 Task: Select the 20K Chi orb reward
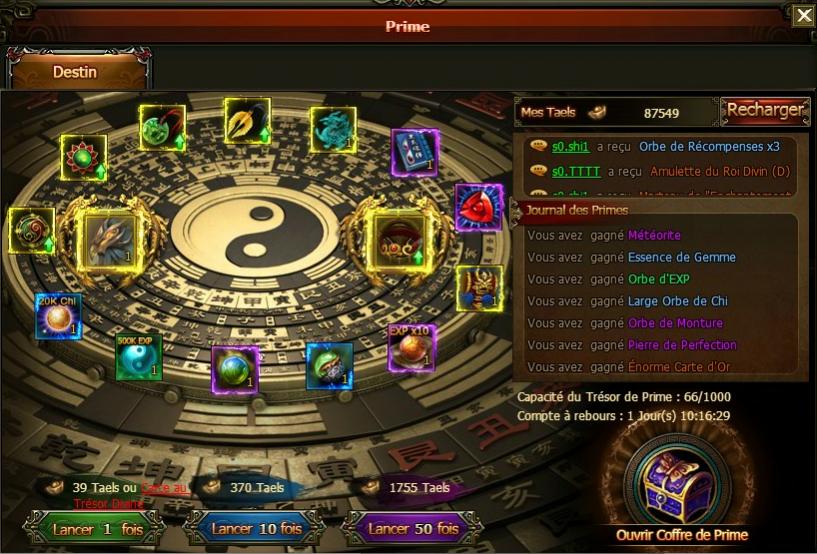point(58,316)
